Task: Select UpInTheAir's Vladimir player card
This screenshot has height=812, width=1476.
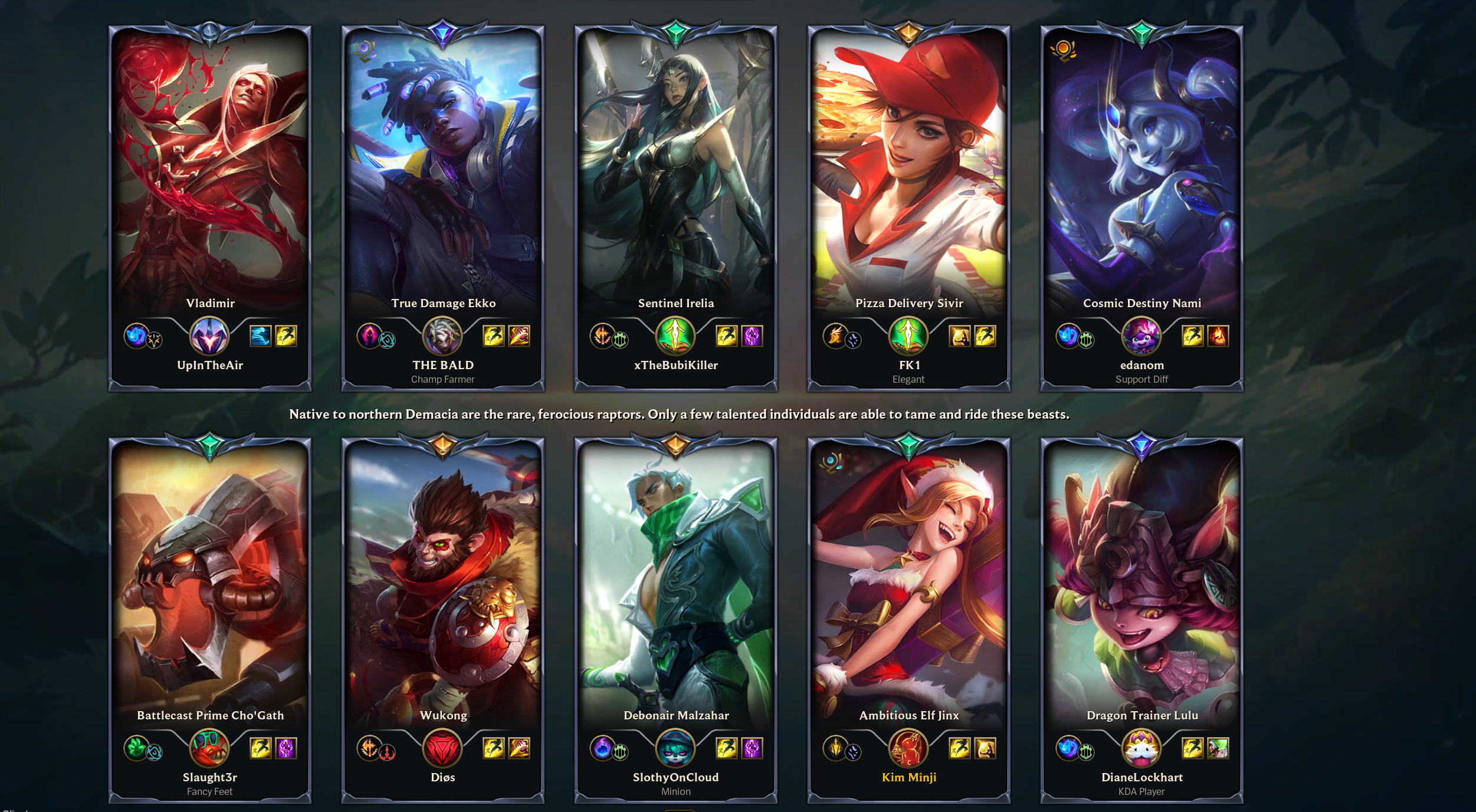Action: pyautogui.click(x=209, y=177)
